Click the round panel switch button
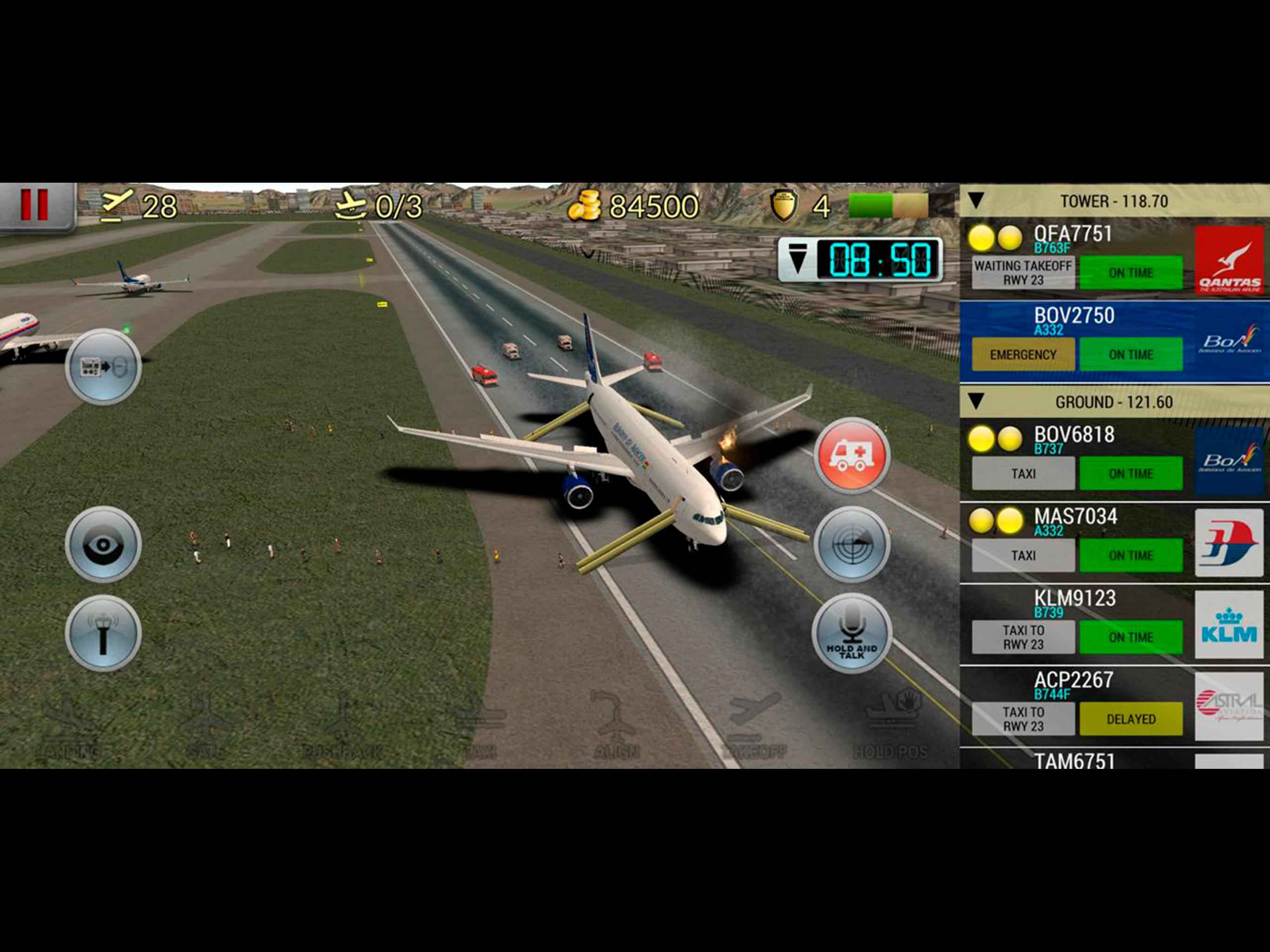The image size is (1270, 952). pyautogui.click(x=103, y=366)
